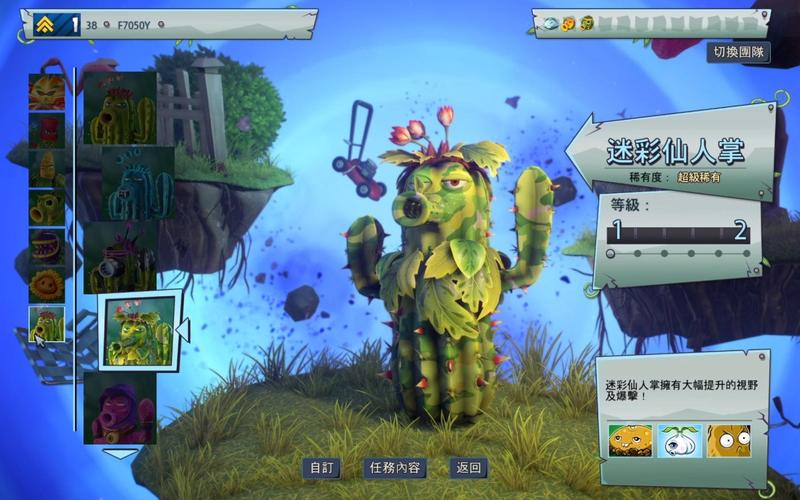Select the teal ice cactus variant

coord(128,183)
